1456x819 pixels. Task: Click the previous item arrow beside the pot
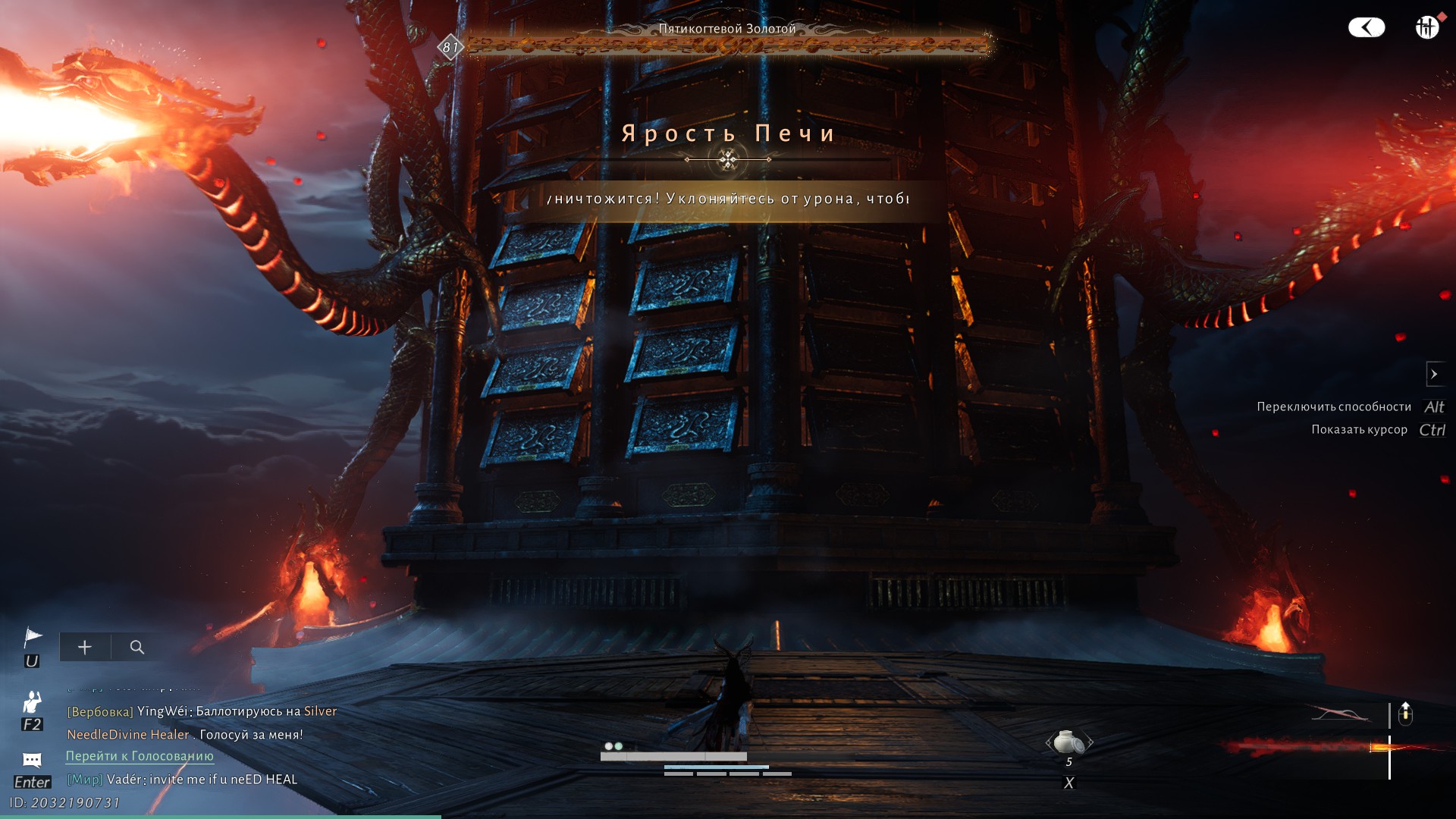tap(1049, 742)
